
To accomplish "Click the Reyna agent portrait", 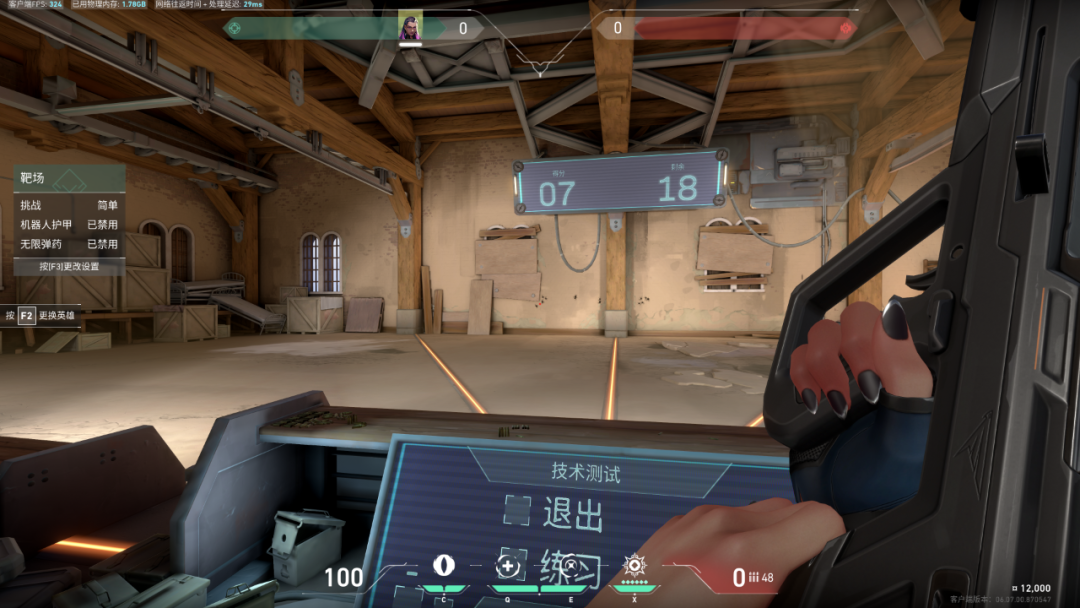I will coord(410,27).
